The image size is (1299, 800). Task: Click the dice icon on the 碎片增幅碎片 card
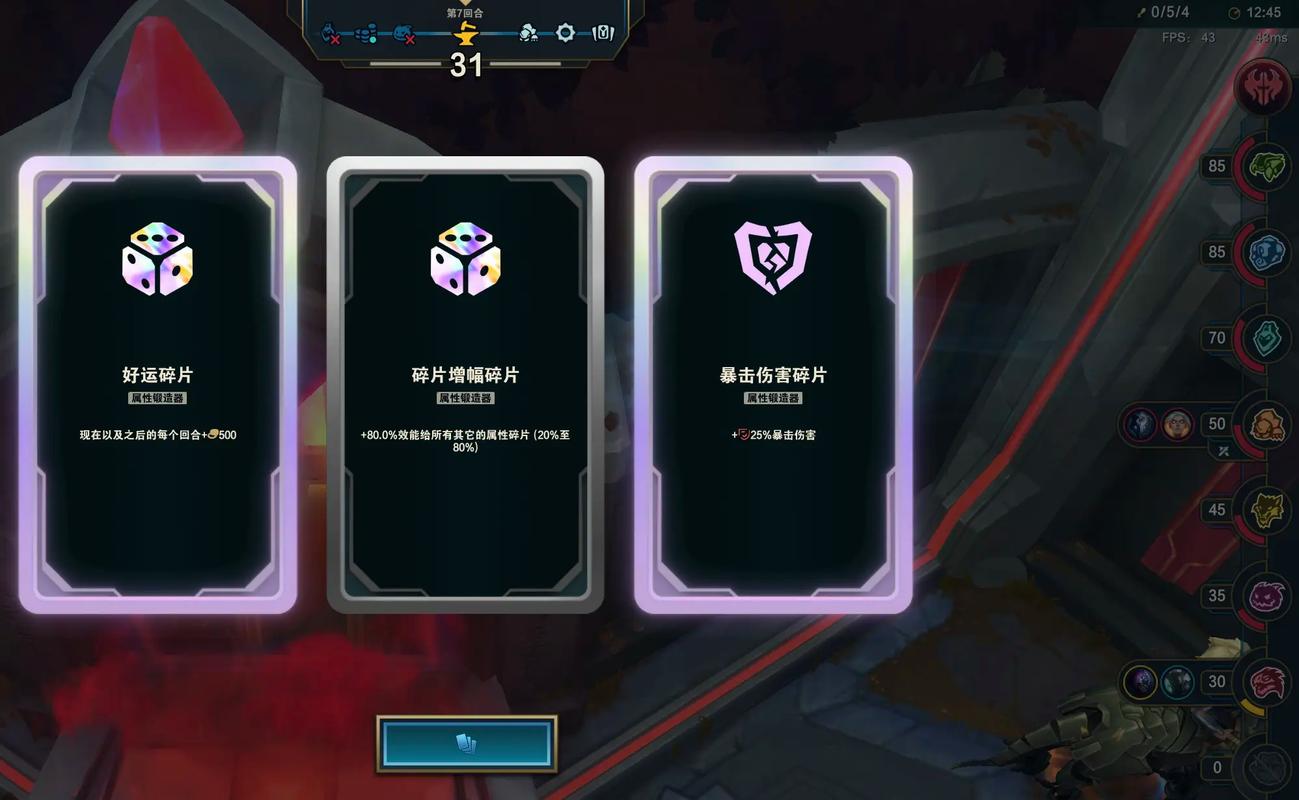click(466, 260)
